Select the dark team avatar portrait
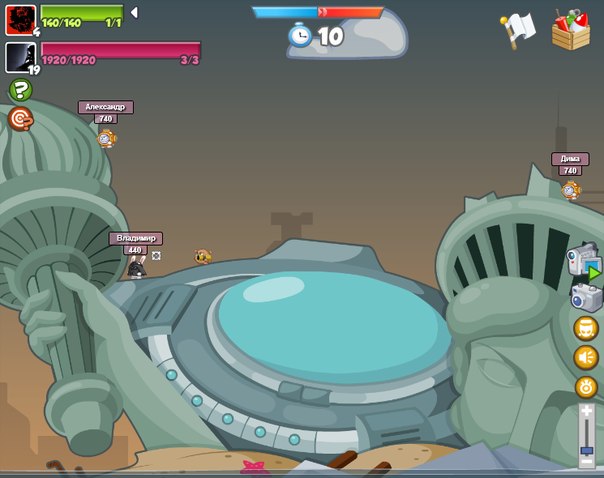 tap(20, 57)
